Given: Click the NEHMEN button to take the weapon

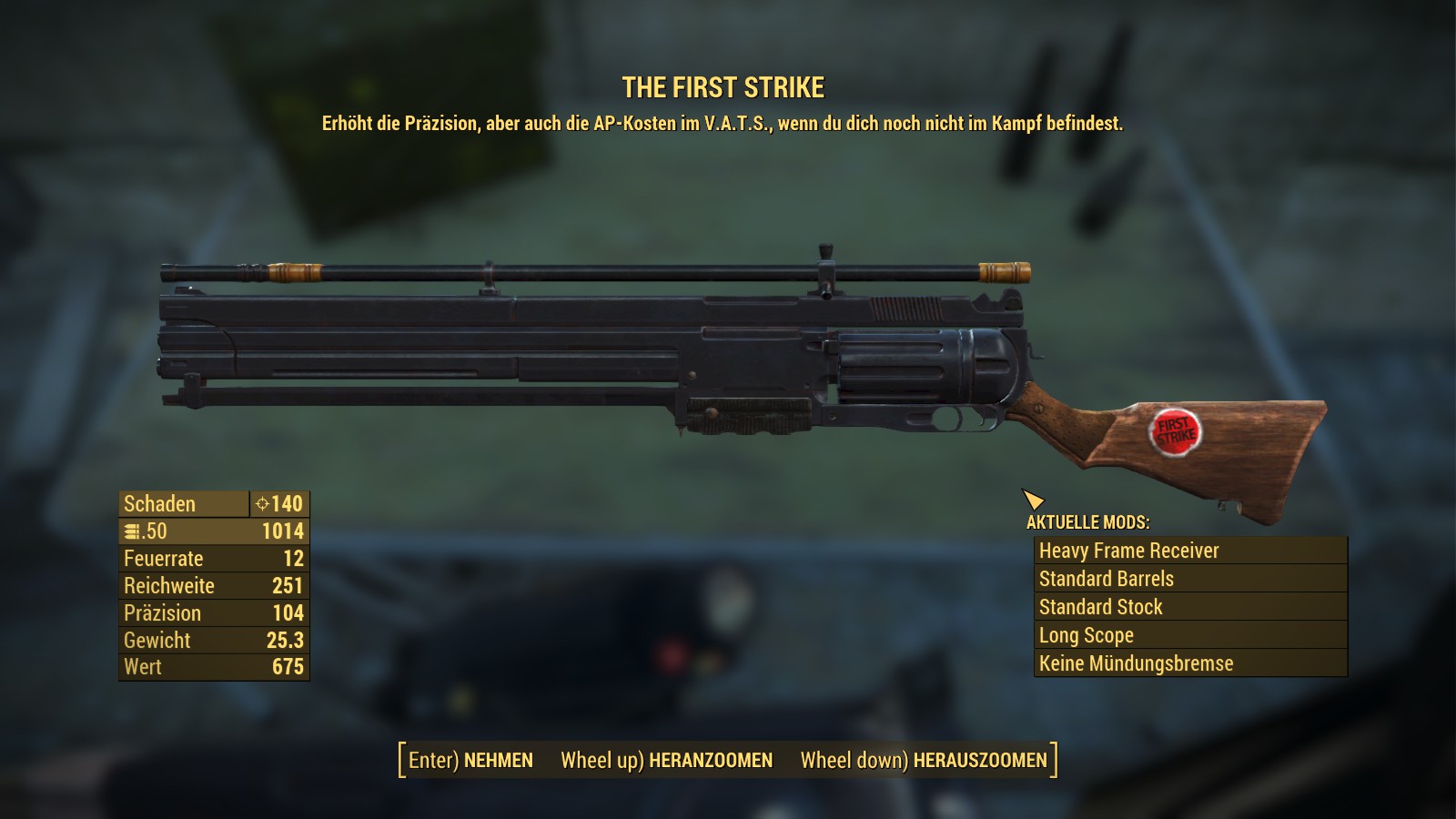Looking at the screenshot, I should coord(471,760).
